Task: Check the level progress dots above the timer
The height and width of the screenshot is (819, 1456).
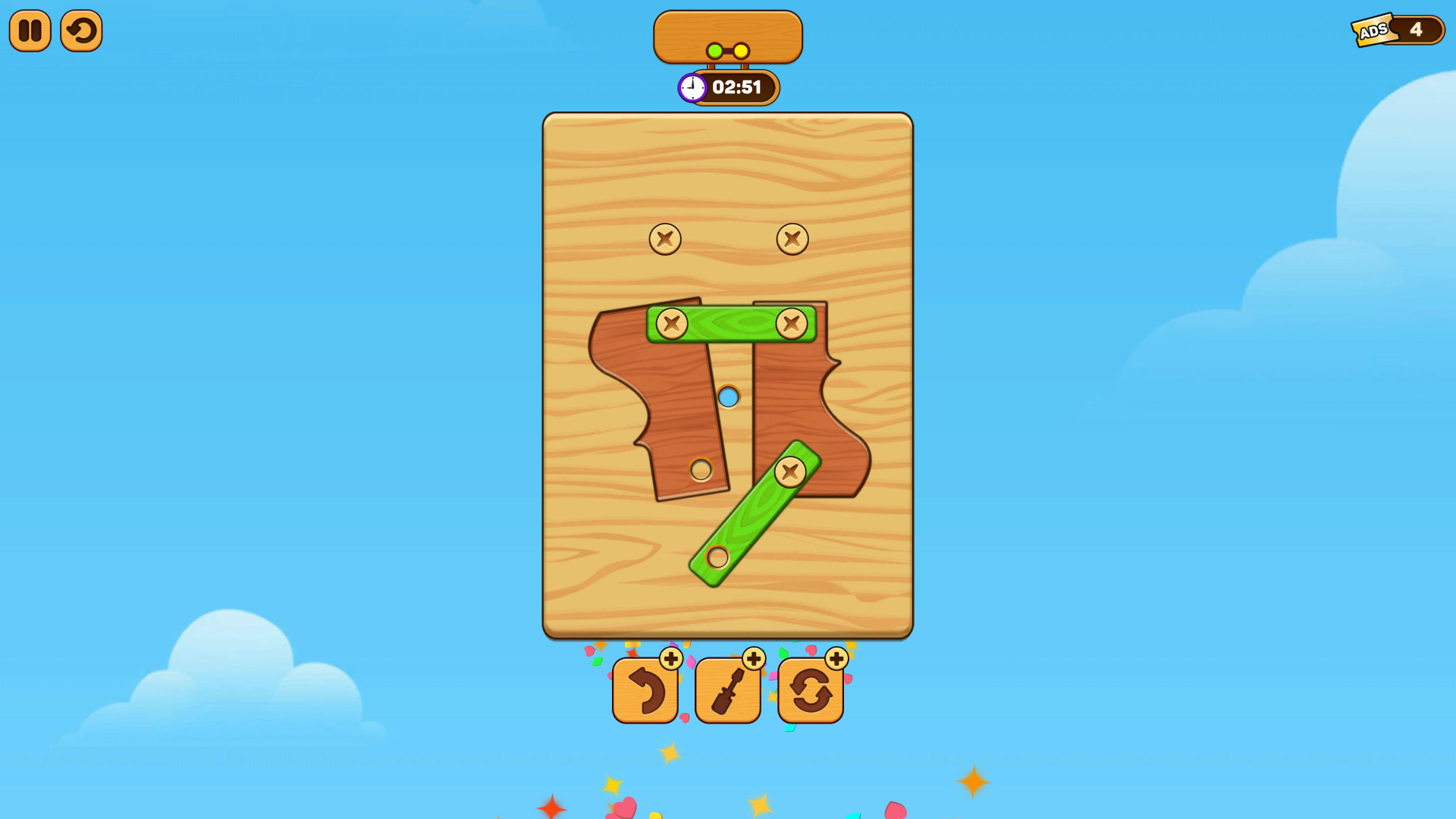Action: point(727,50)
